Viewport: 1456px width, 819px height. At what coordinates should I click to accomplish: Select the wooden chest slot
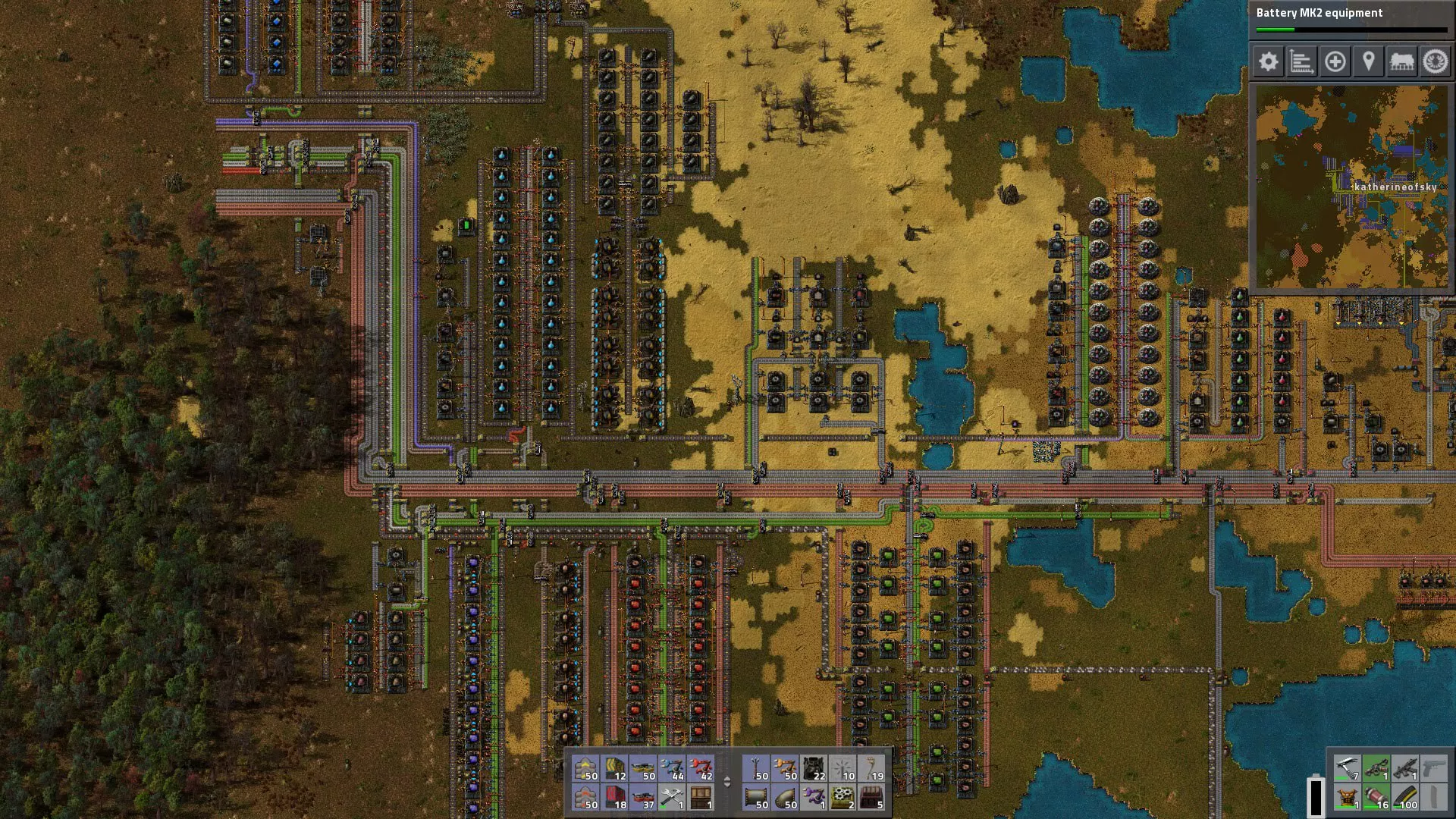701,798
